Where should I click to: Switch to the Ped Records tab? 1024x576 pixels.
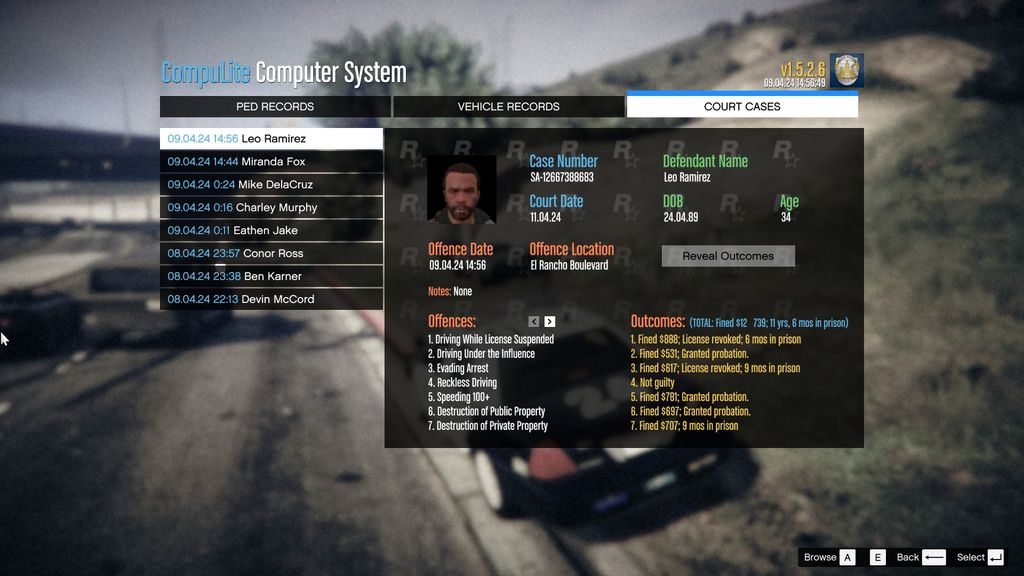click(x=275, y=106)
